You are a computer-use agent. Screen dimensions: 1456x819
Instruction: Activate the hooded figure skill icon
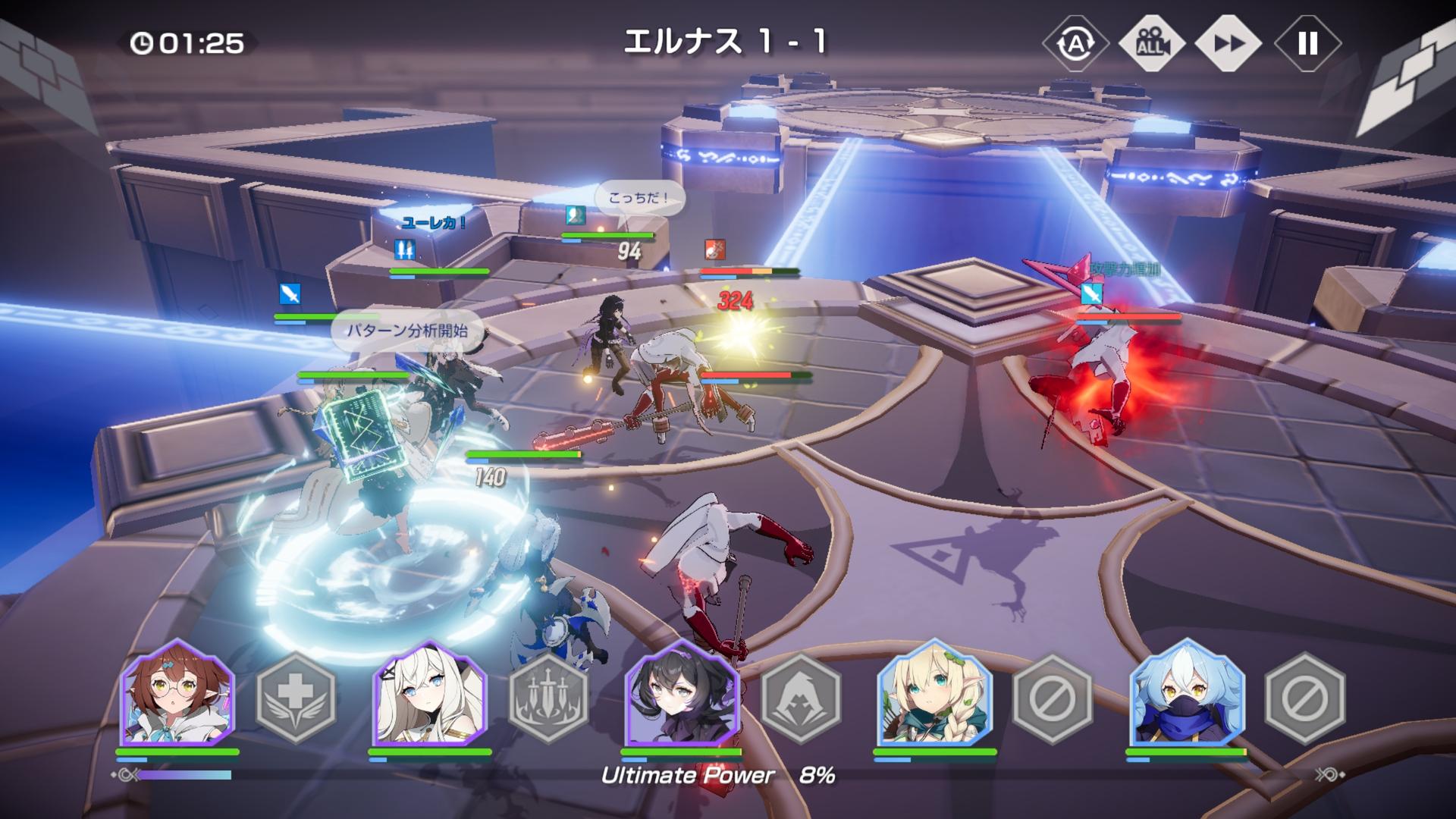[x=801, y=698]
